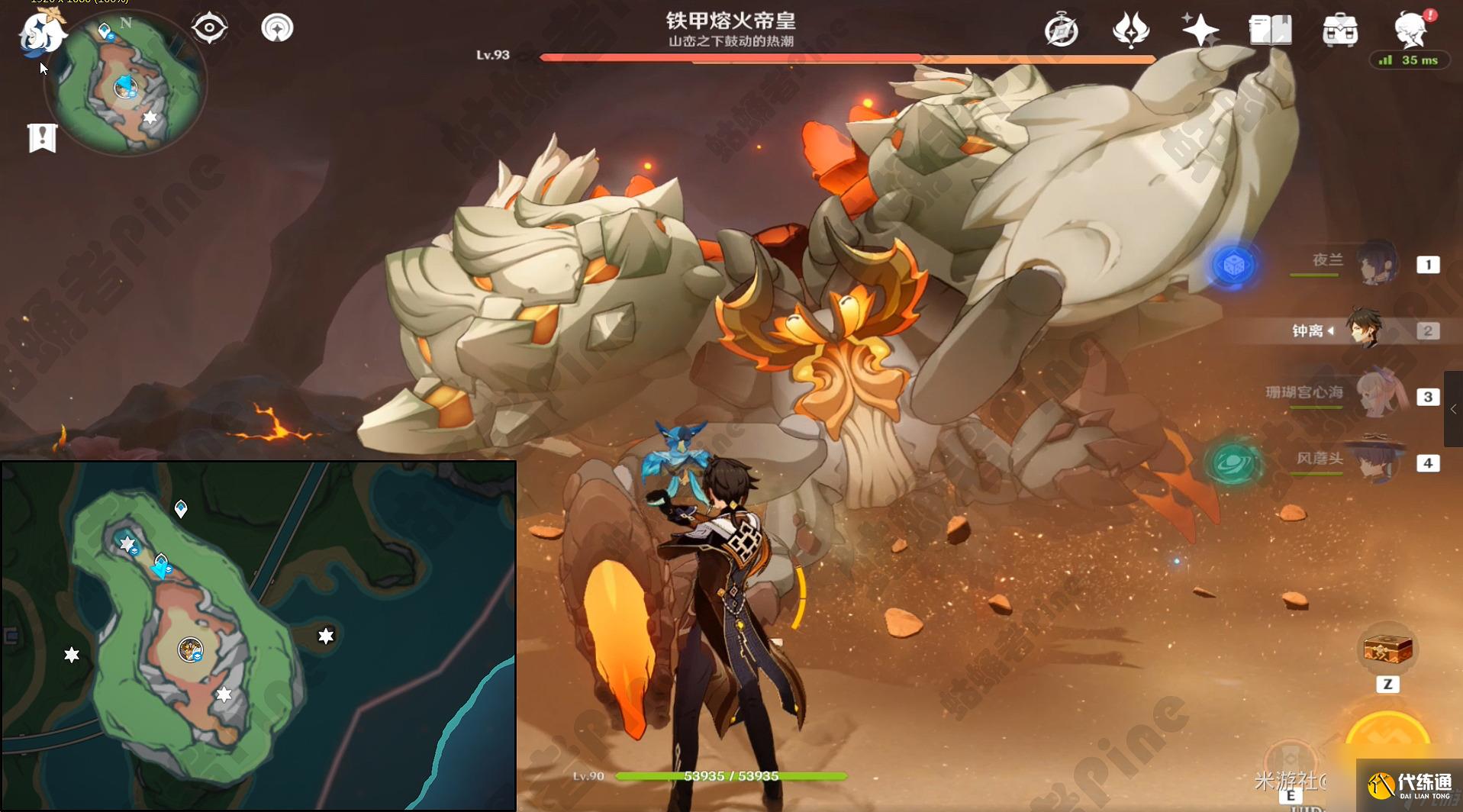Trigger 夜兰's blue dice burst icon
Image resolution: width=1463 pixels, height=812 pixels.
[x=1233, y=266]
